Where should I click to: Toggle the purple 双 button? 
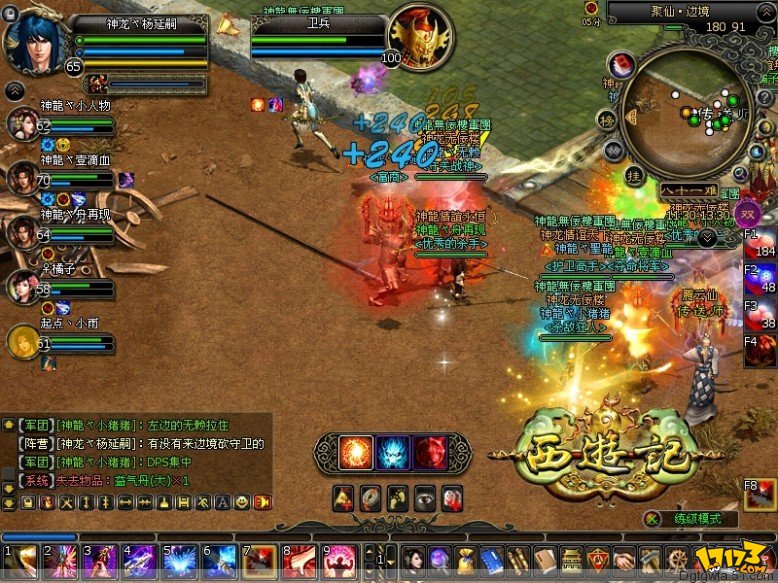[745, 212]
